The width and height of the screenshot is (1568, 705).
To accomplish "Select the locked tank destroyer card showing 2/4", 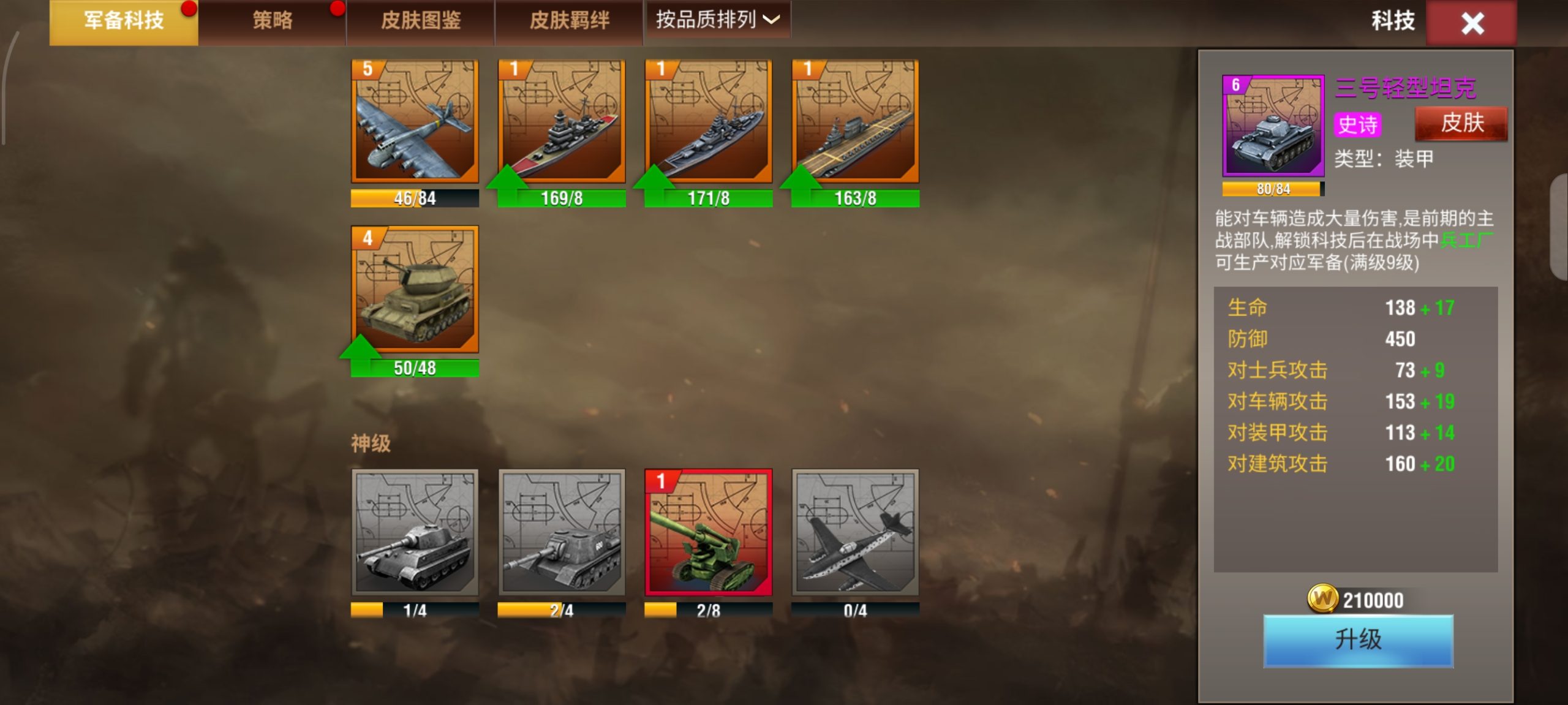I will pyautogui.click(x=562, y=532).
